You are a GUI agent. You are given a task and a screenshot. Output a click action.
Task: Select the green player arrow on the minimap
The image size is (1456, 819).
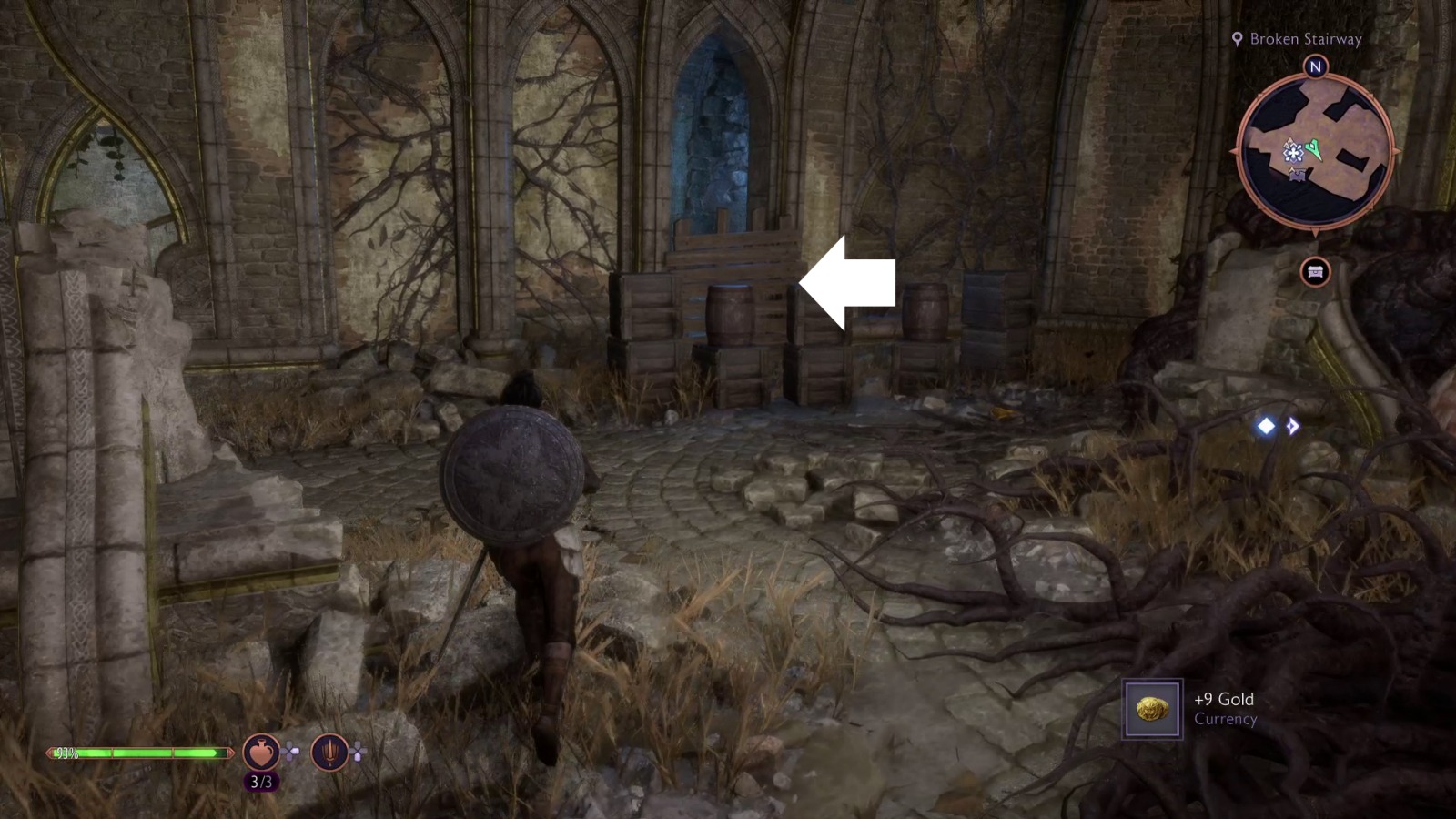1313,148
